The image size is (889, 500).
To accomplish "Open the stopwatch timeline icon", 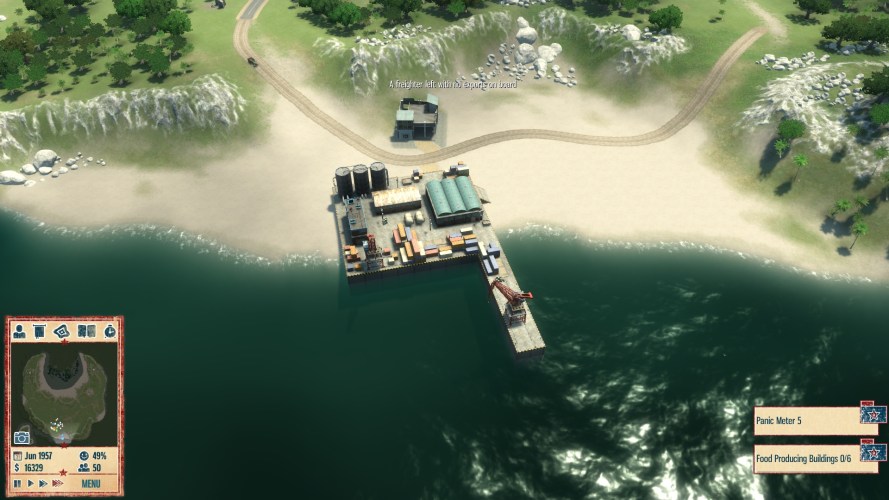I will (109, 331).
